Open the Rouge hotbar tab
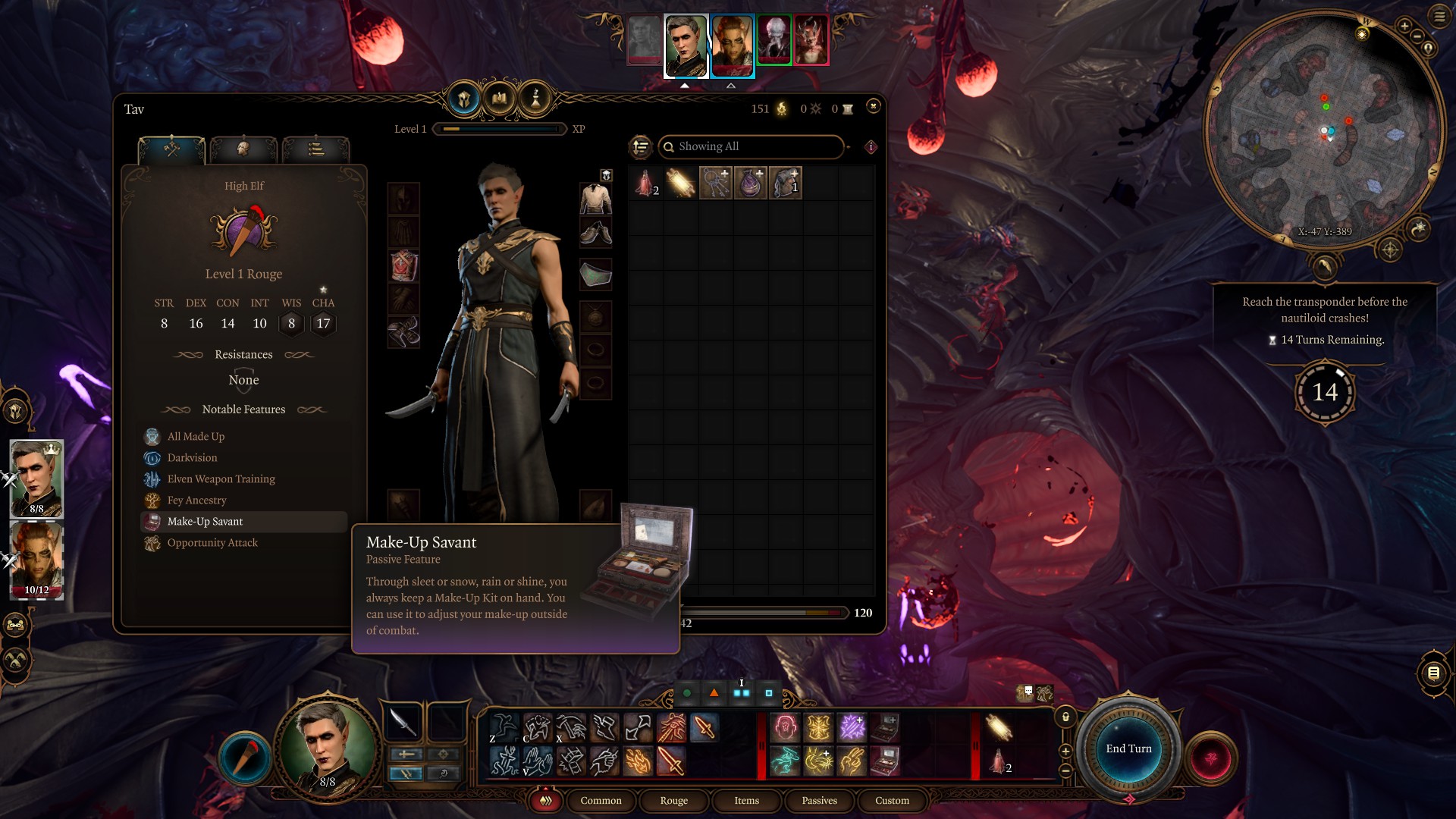 tap(673, 800)
